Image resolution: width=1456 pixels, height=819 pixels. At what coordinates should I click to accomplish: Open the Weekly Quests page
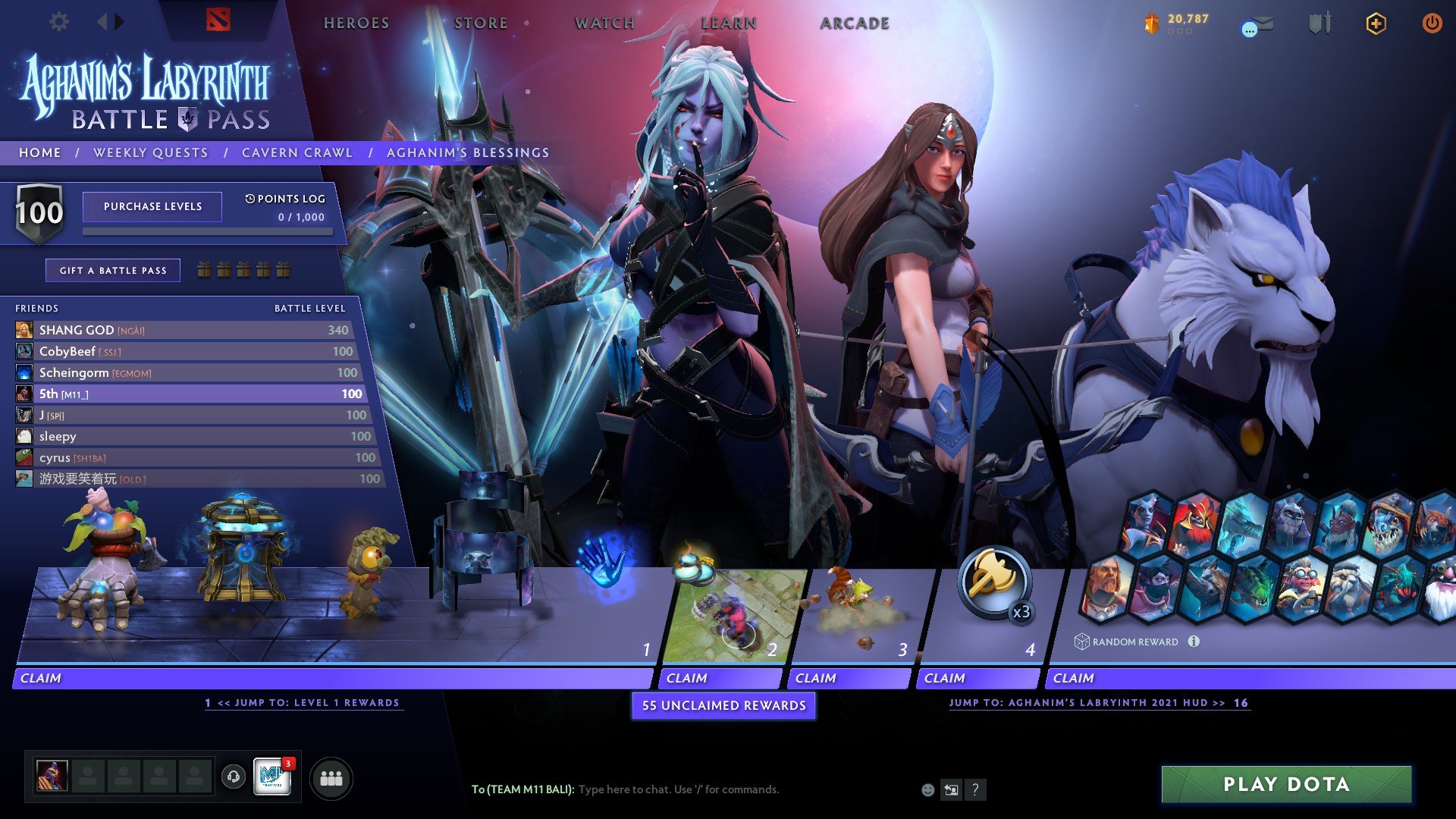(151, 152)
